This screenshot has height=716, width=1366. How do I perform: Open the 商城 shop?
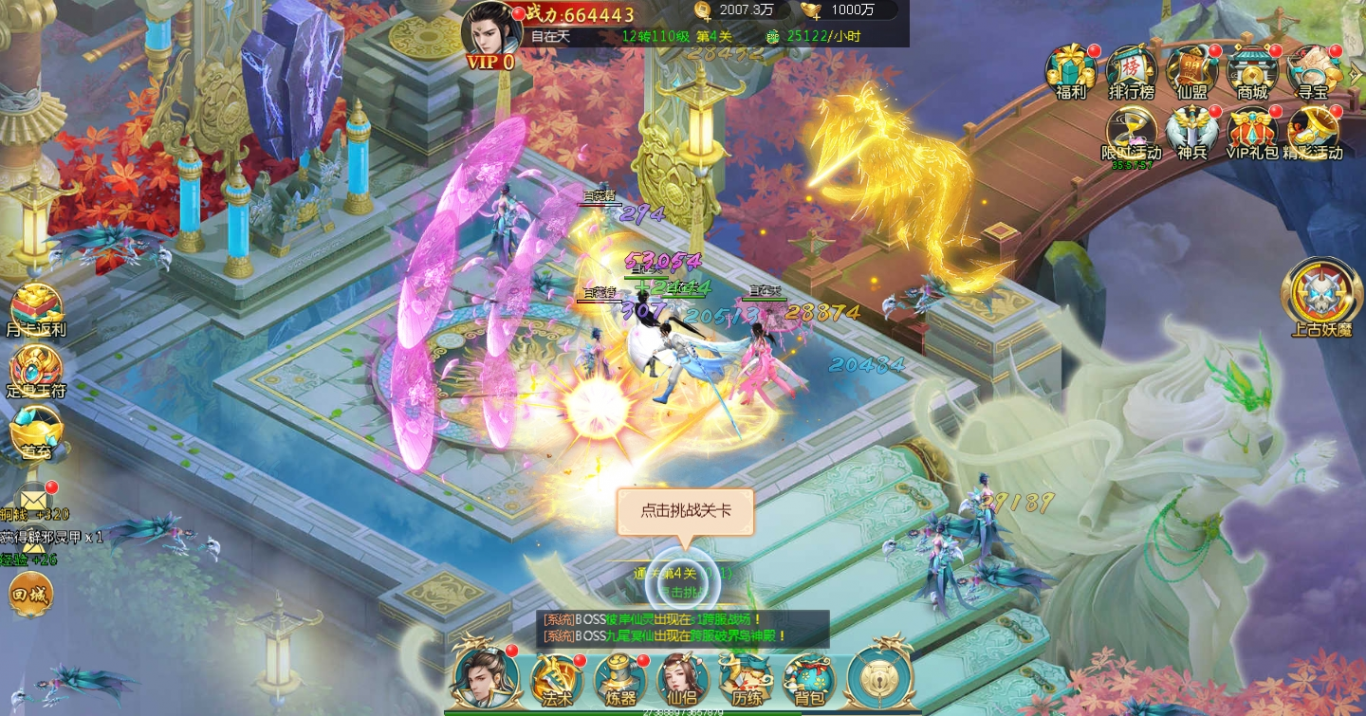click(1252, 70)
